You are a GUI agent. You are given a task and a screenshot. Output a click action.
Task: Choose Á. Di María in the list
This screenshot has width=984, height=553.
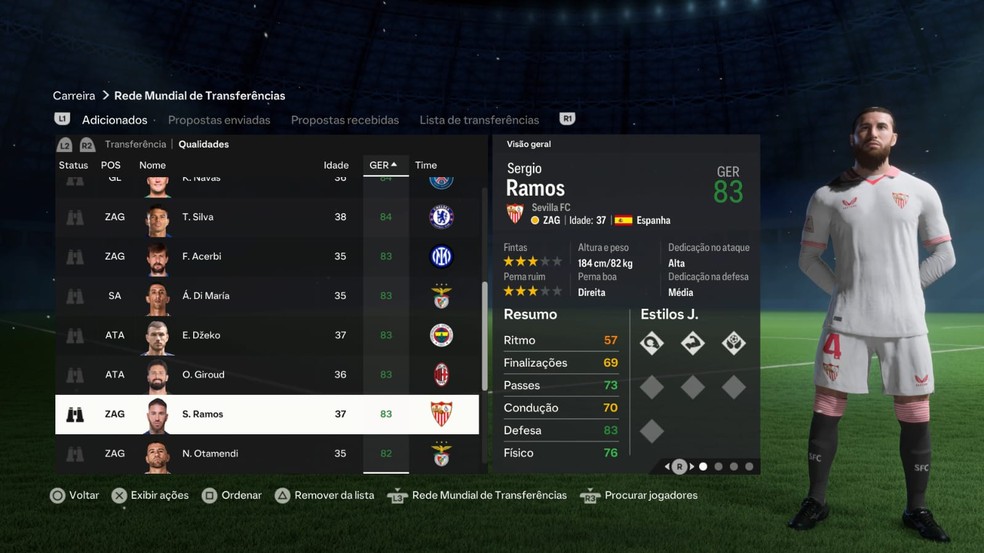(267, 296)
